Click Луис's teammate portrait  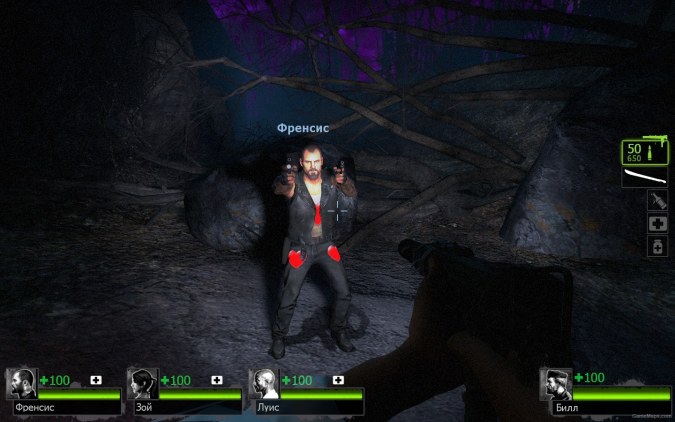click(x=263, y=384)
